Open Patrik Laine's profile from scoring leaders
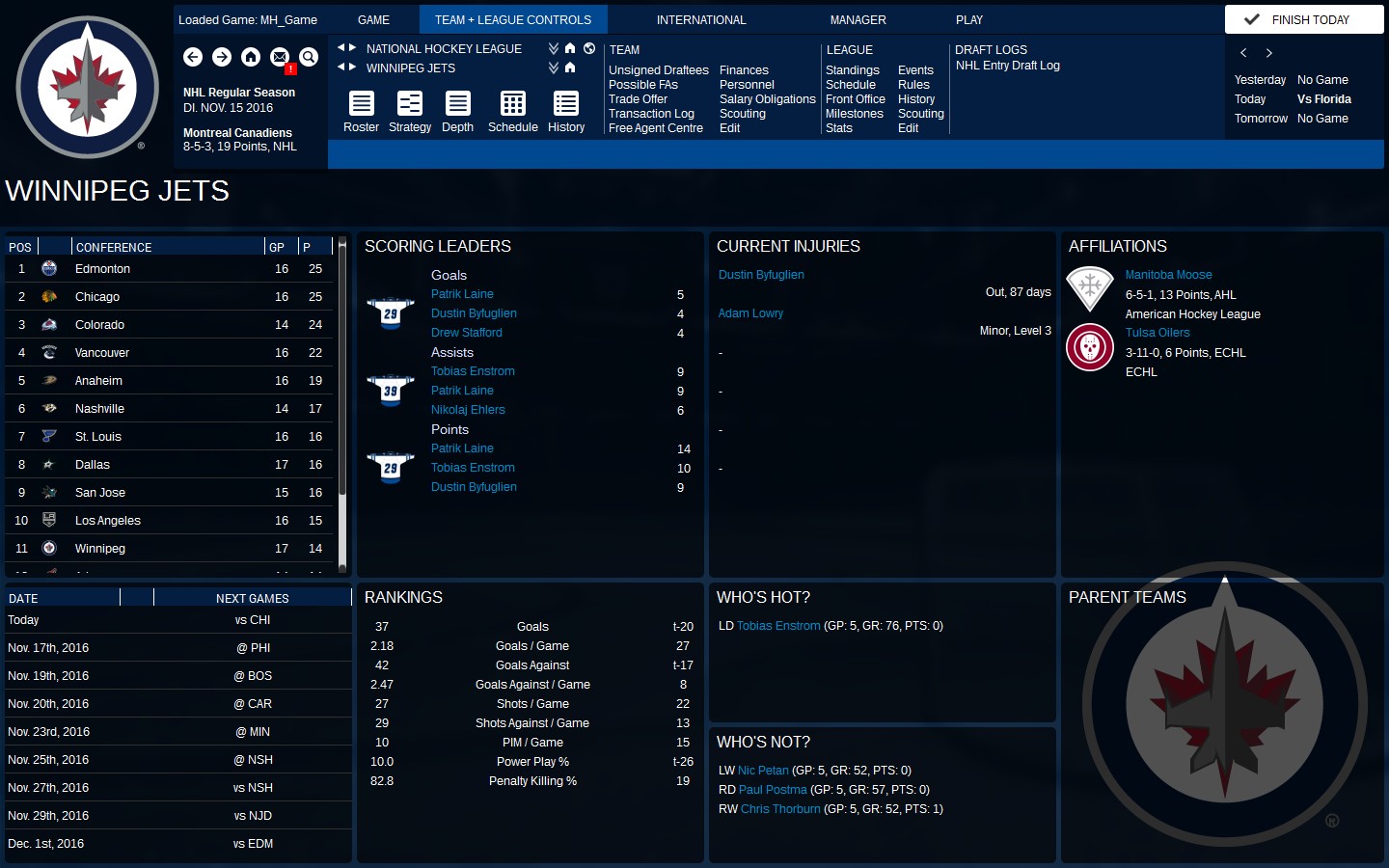The height and width of the screenshot is (868, 1389). coord(462,293)
